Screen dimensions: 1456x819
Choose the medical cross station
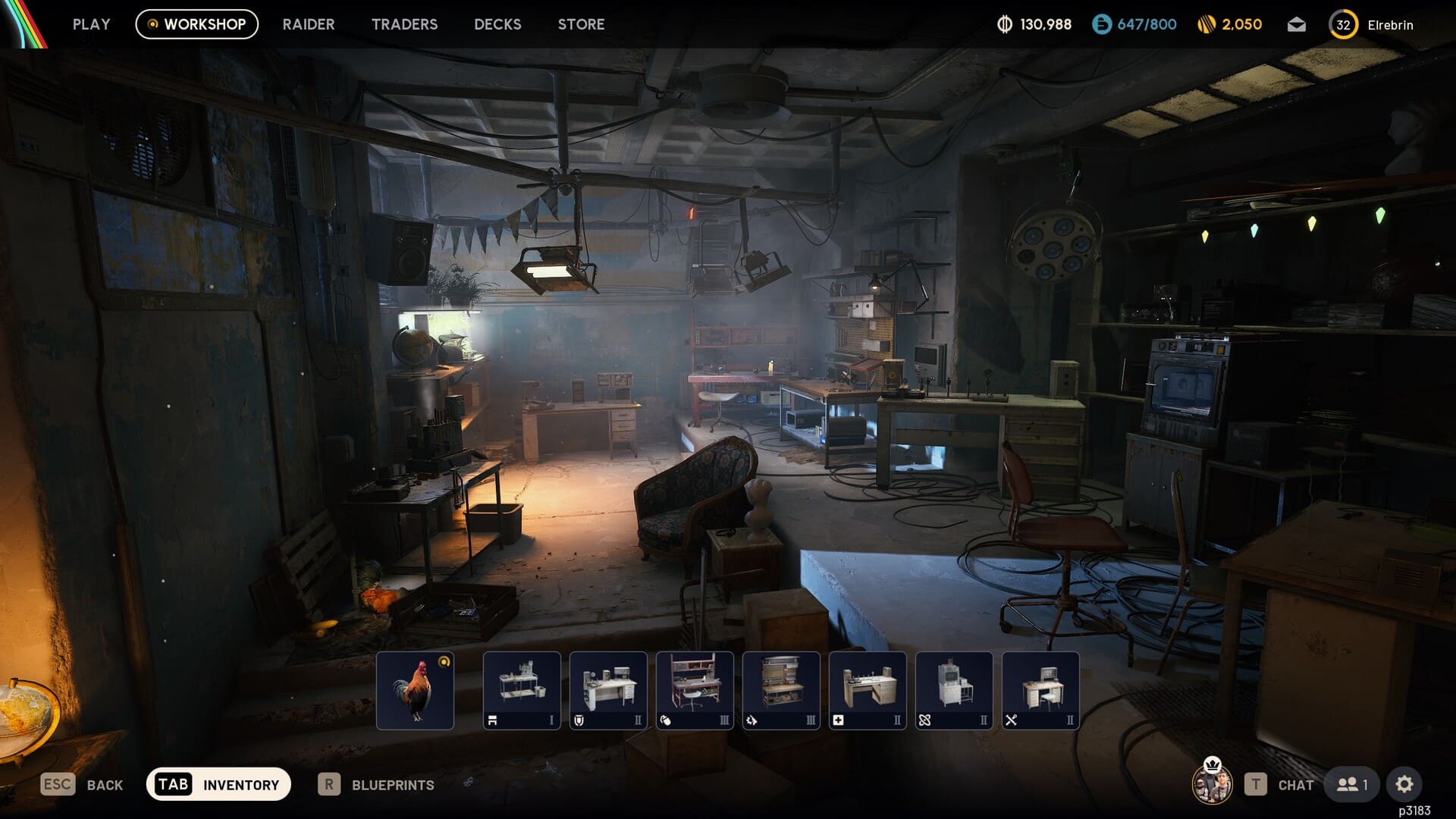click(x=868, y=690)
